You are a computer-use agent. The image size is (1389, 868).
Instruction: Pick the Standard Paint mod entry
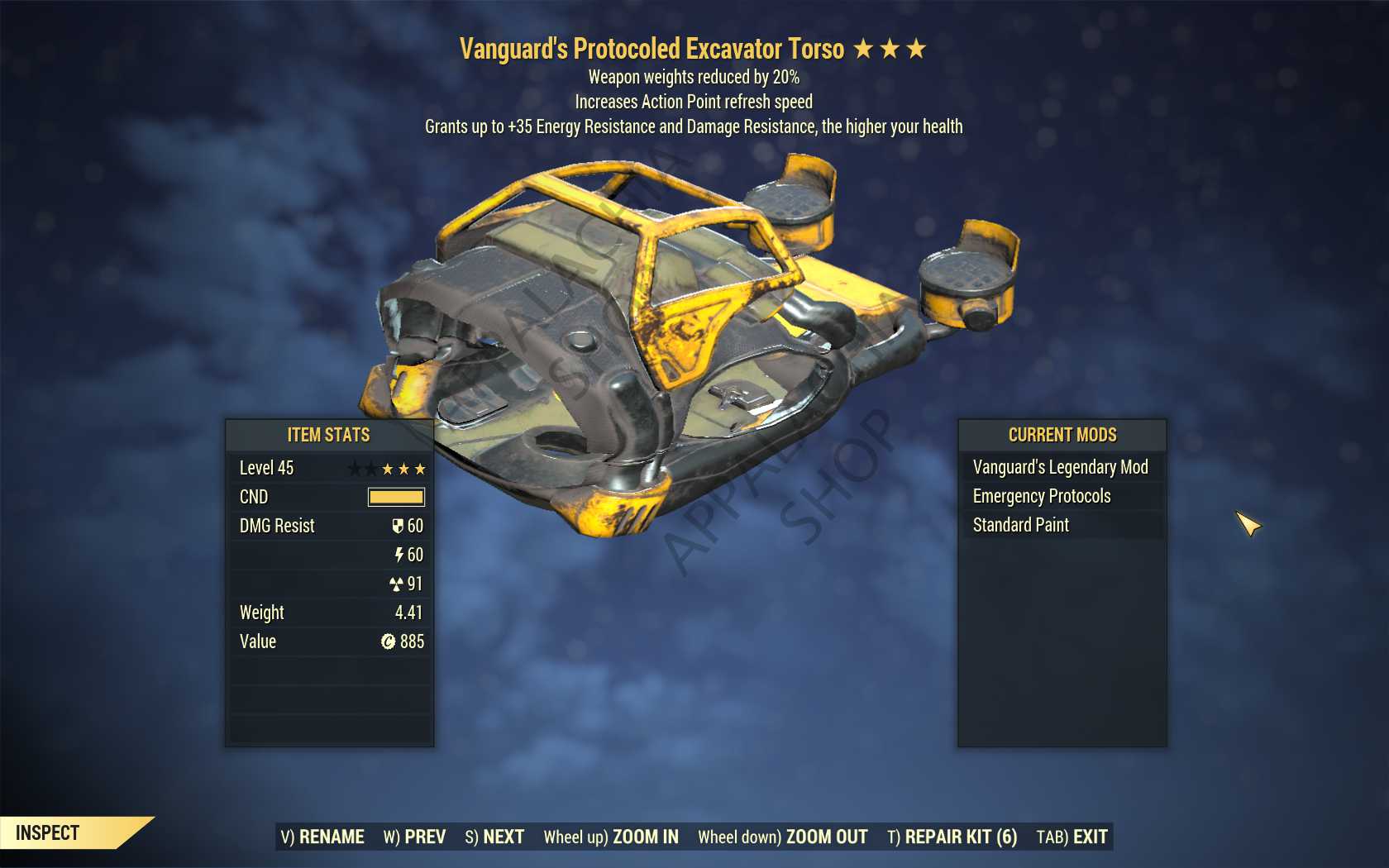tap(1021, 525)
